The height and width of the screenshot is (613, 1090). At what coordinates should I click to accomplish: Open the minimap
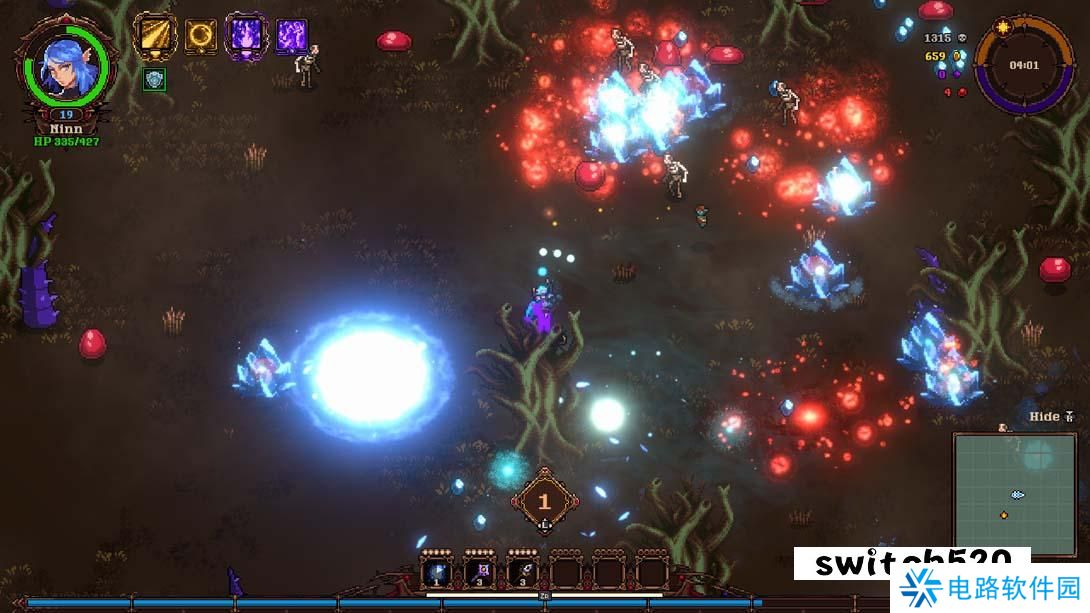click(x=1014, y=493)
